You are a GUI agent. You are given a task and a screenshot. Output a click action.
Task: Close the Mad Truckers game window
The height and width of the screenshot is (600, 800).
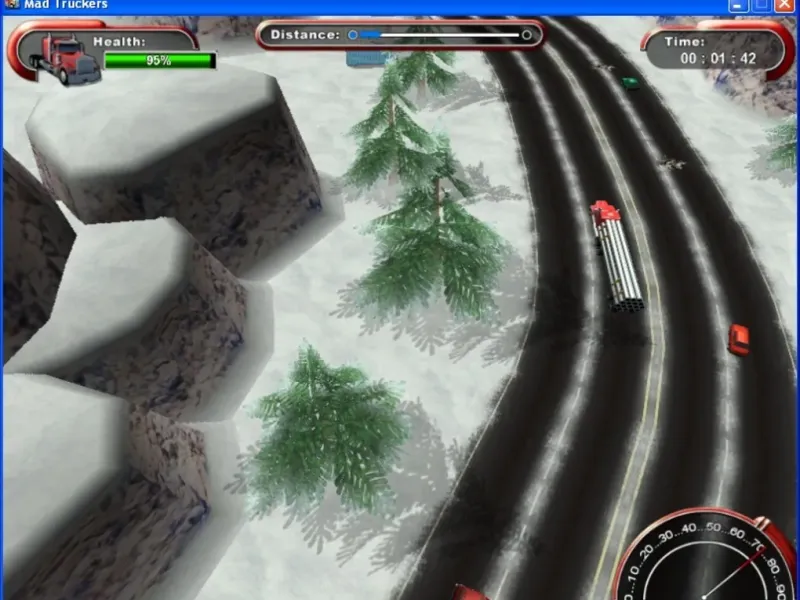(x=783, y=5)
